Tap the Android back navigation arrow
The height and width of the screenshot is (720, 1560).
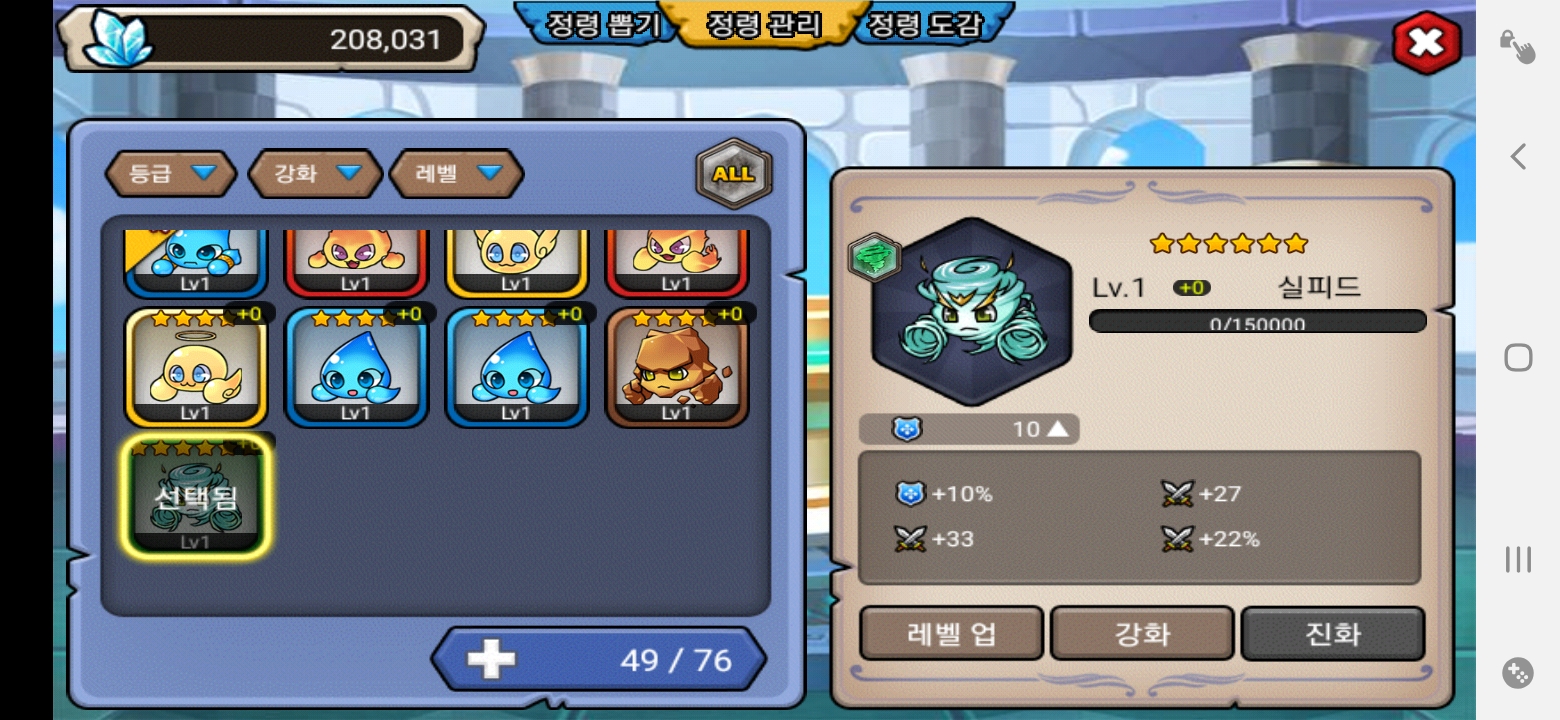(1518, 157)
